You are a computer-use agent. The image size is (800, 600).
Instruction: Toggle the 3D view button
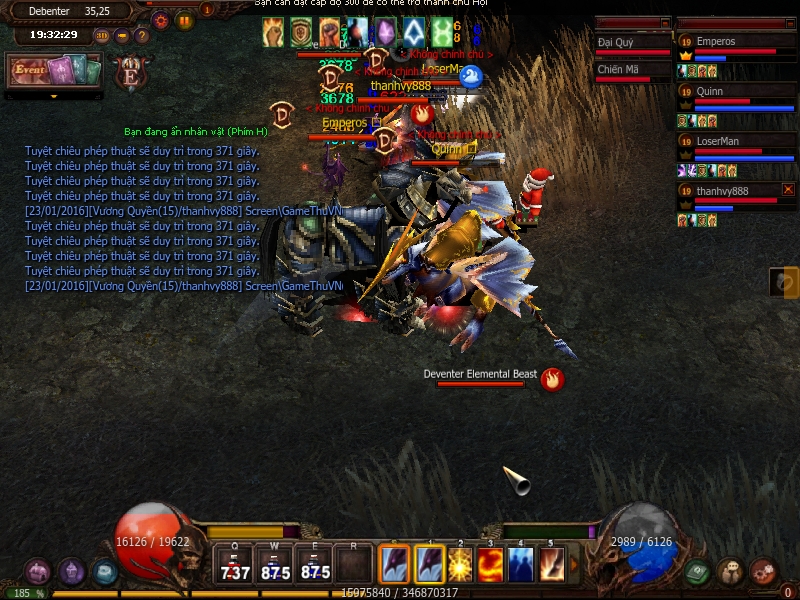pos(102,36)
